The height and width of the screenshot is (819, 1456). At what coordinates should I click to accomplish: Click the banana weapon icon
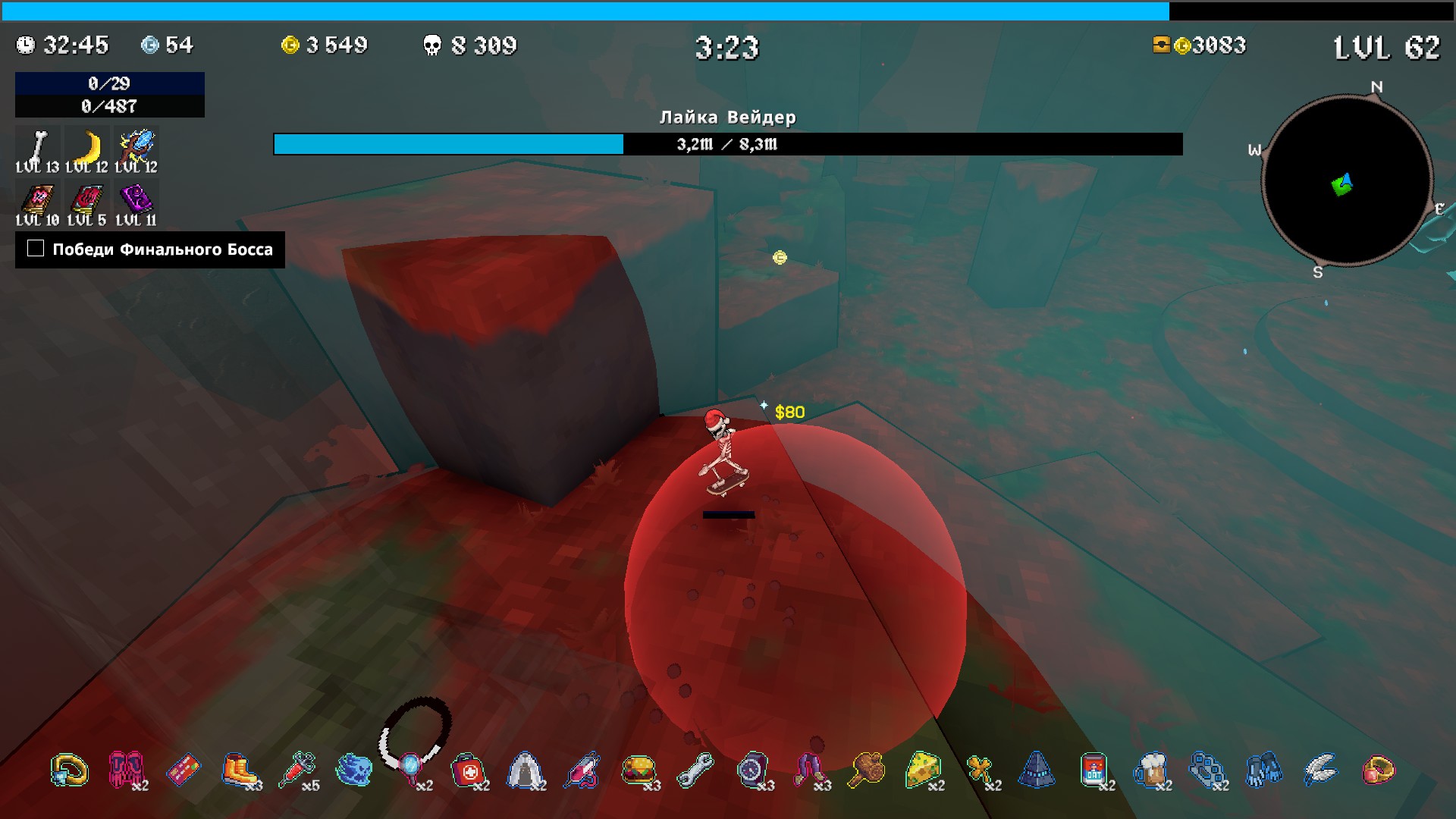89,146
